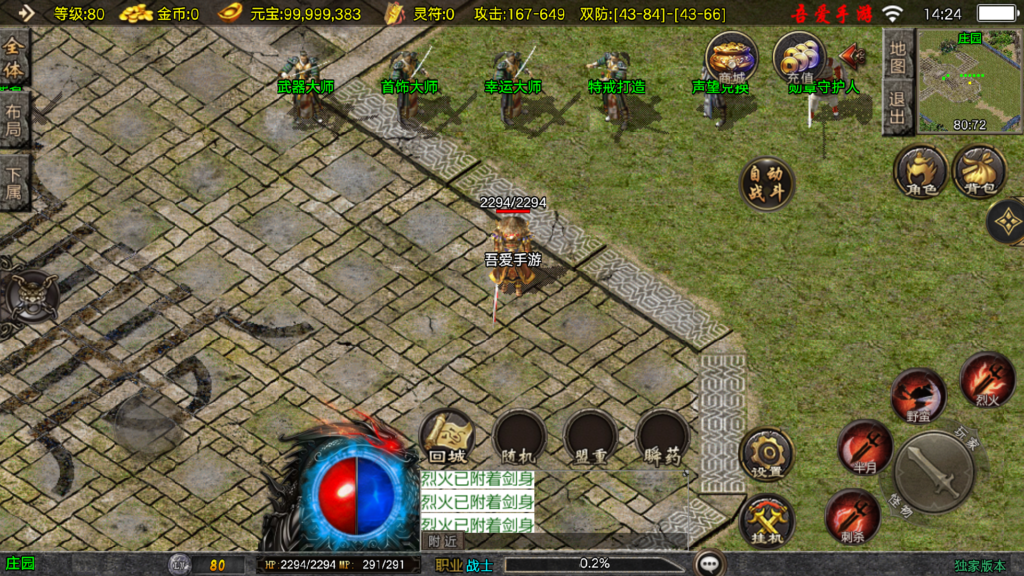The width and height of the screenshot is (1024, 576).
Task: Activate the 刺杀 assassinate skill
Action: (852, 516)
